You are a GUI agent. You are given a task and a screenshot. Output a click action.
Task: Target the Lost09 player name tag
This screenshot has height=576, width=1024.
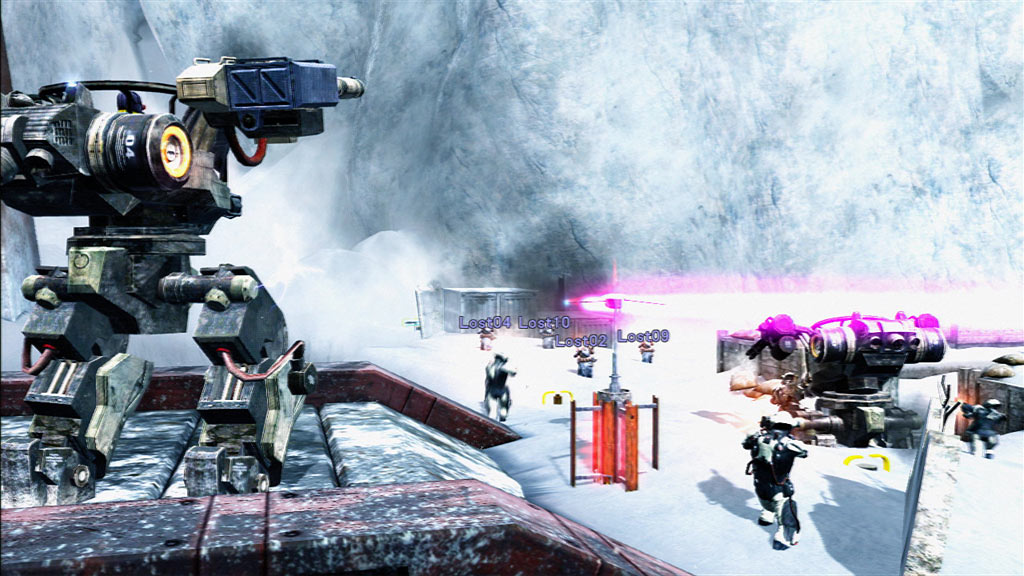643,336
